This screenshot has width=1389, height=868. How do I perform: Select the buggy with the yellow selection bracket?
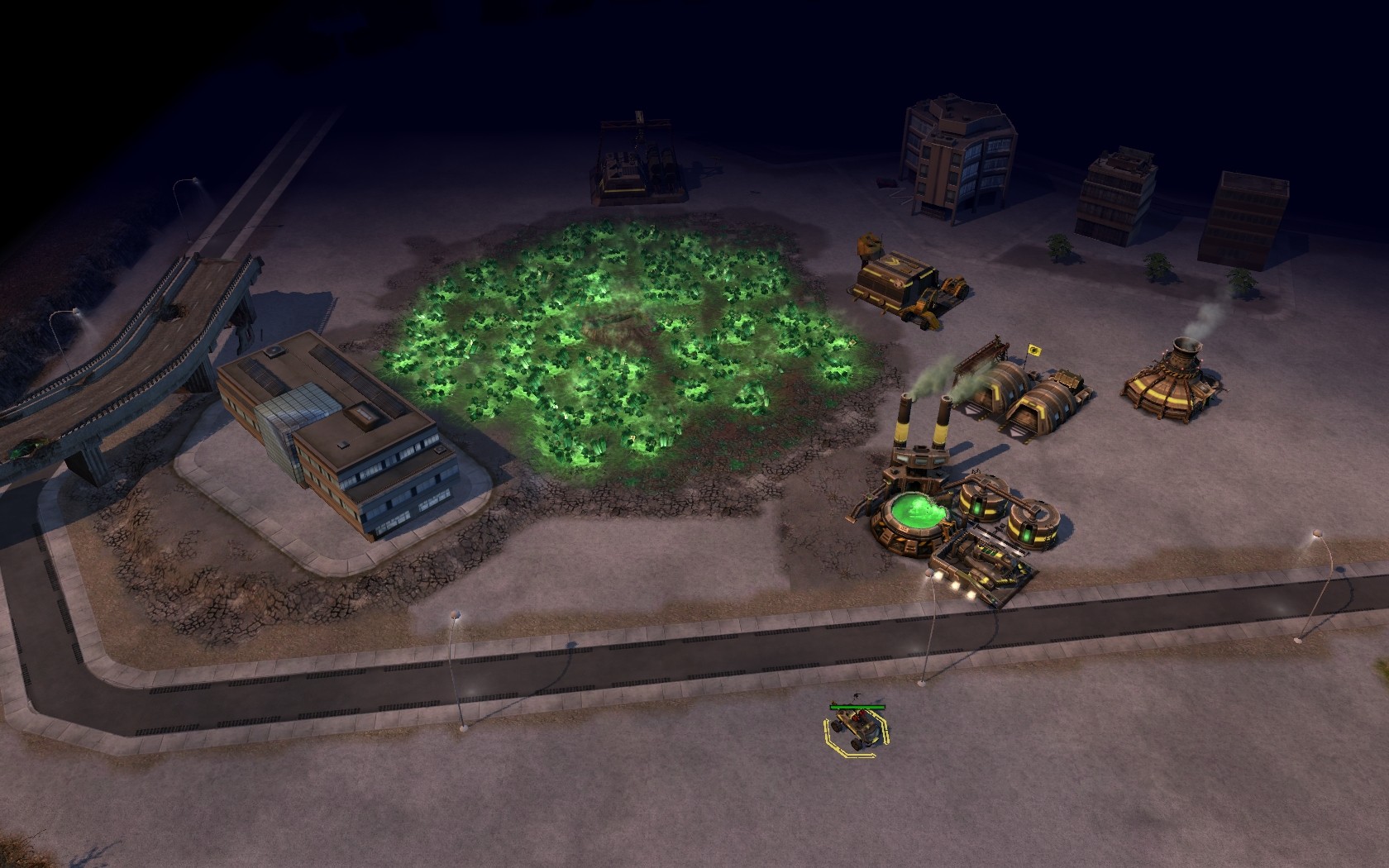coord(857,727)
